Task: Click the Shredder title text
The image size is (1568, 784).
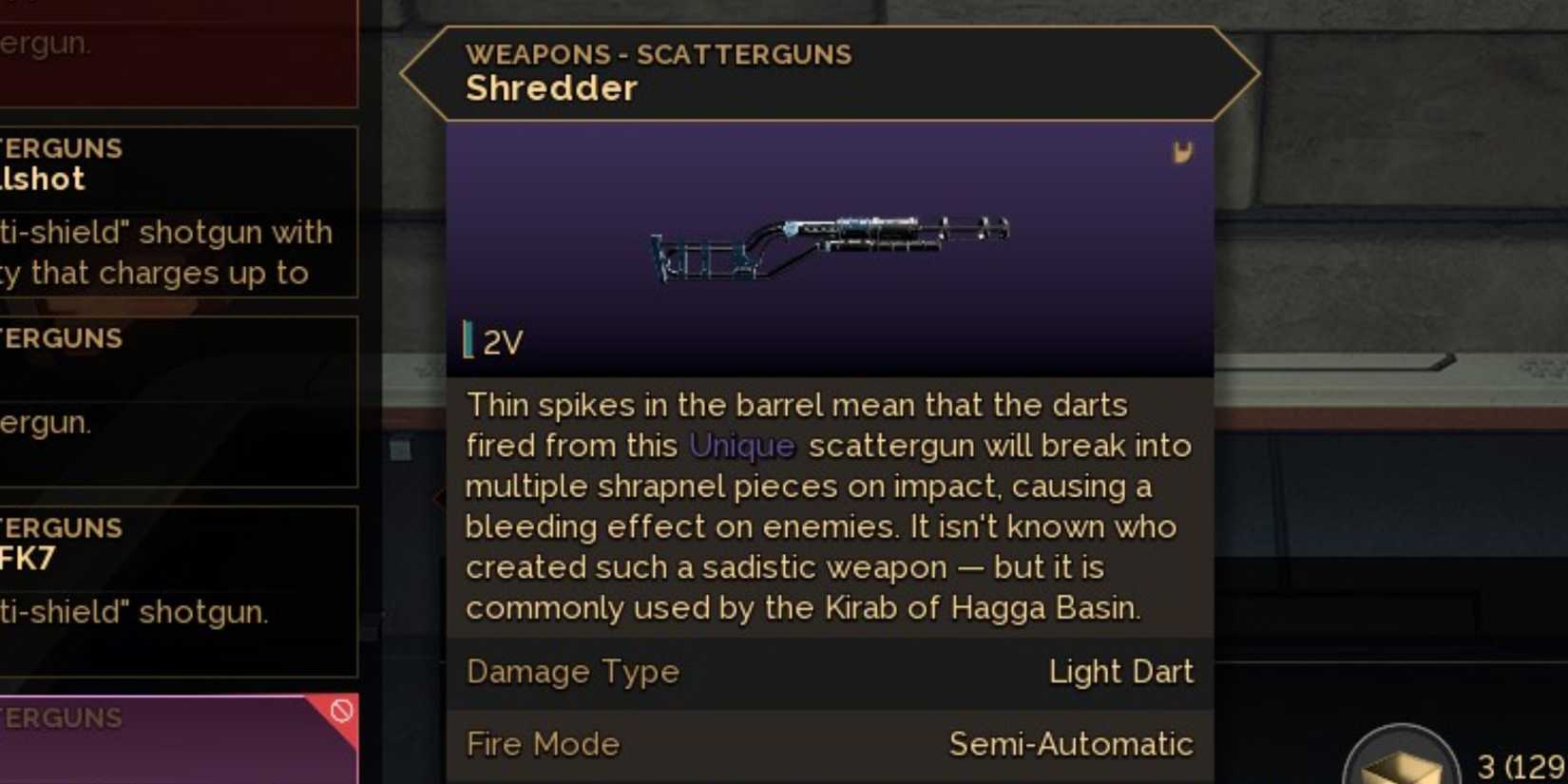Action: pos(552,87)
